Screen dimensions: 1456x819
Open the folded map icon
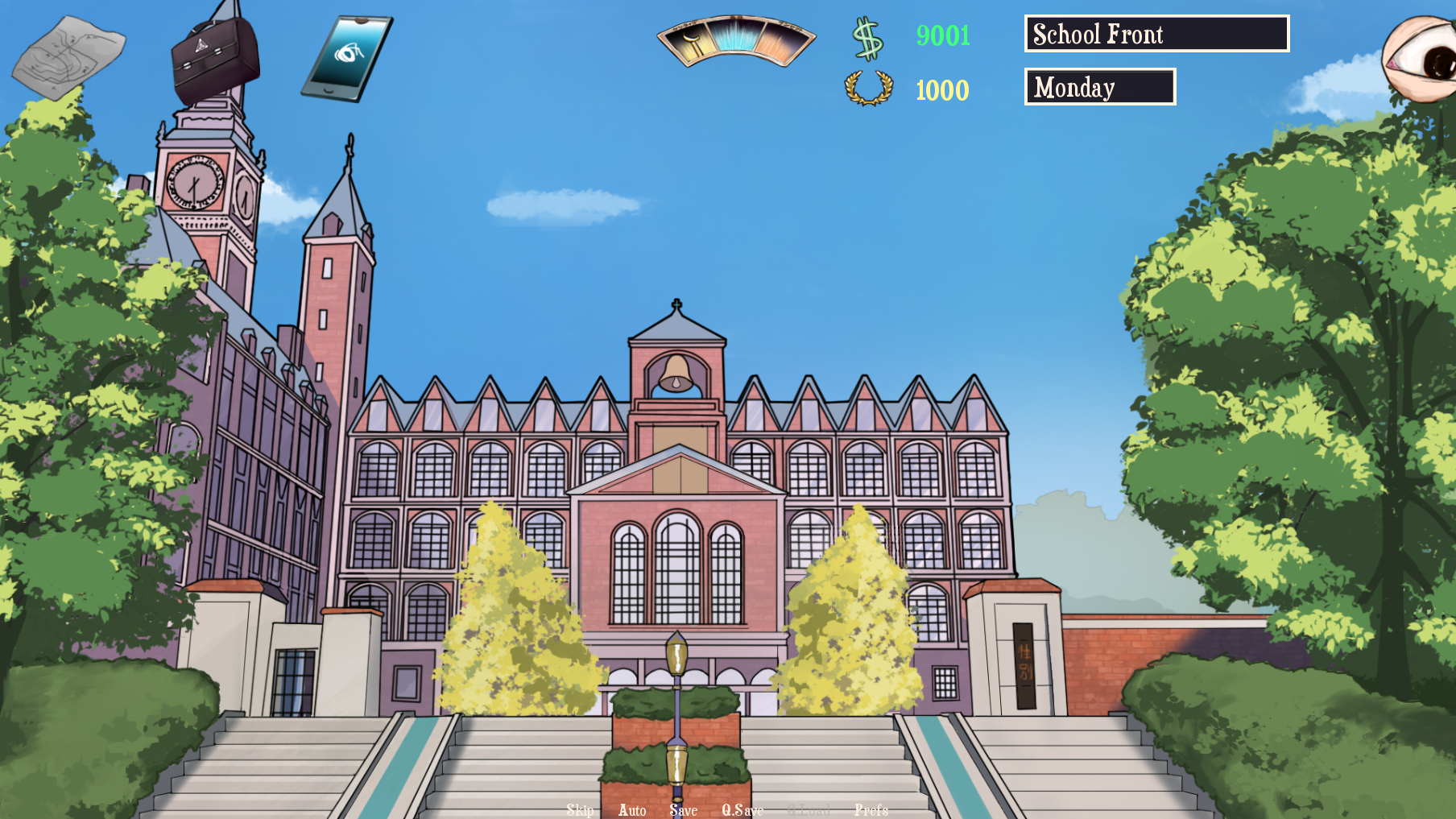(x=68, y=56)
